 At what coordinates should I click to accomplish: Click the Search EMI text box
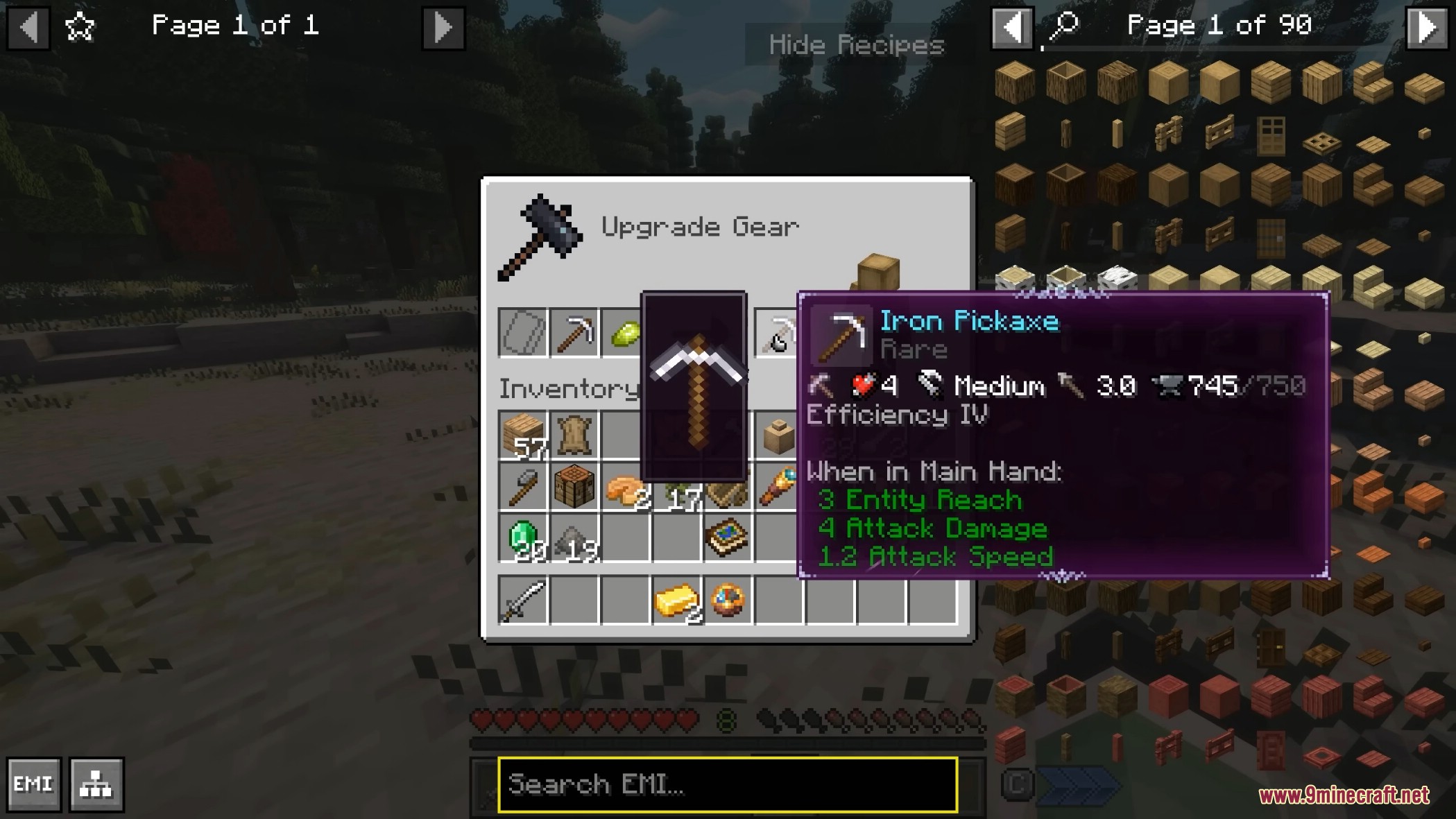727,784
